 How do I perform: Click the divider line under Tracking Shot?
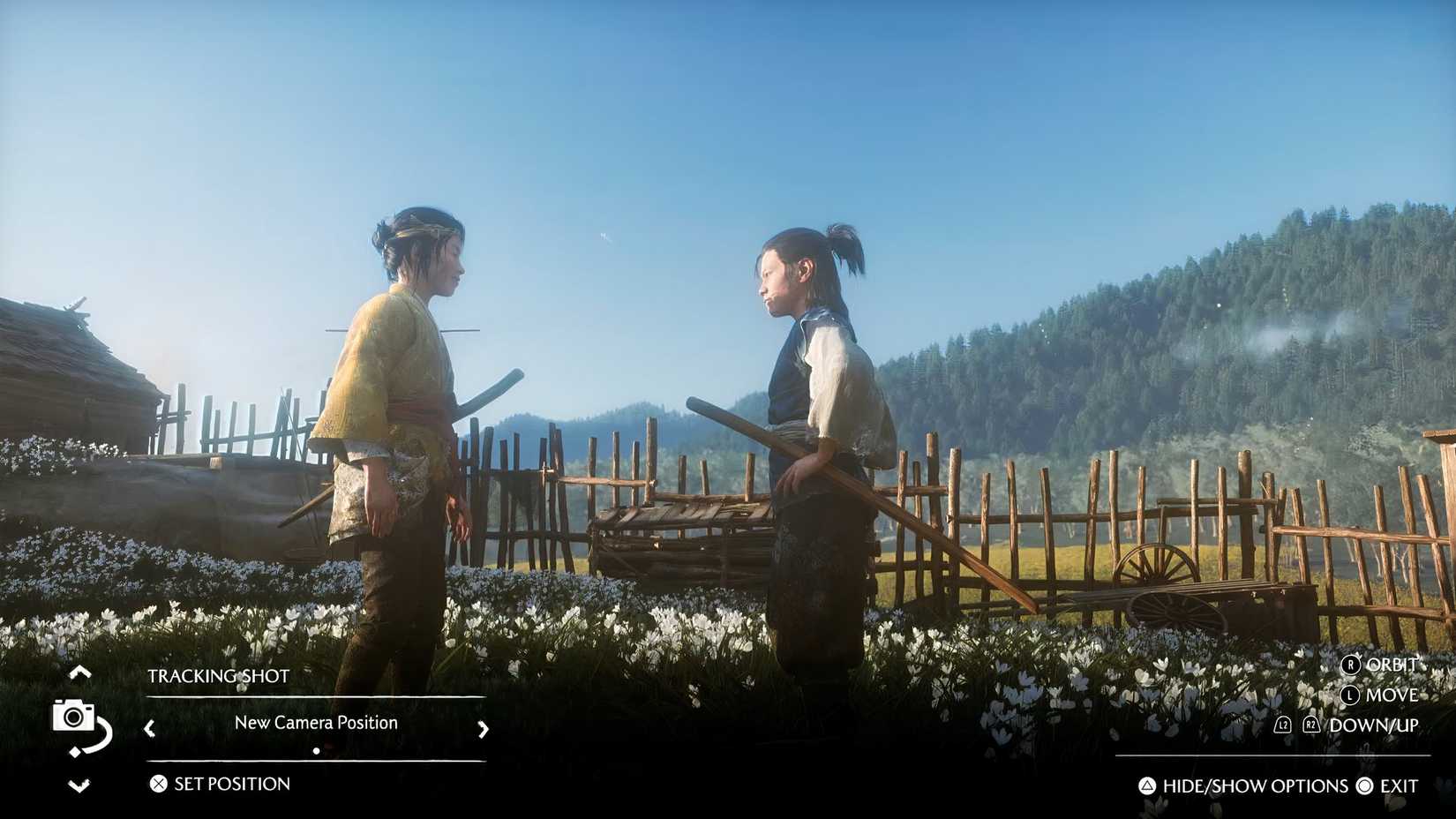tap(313, 697)
